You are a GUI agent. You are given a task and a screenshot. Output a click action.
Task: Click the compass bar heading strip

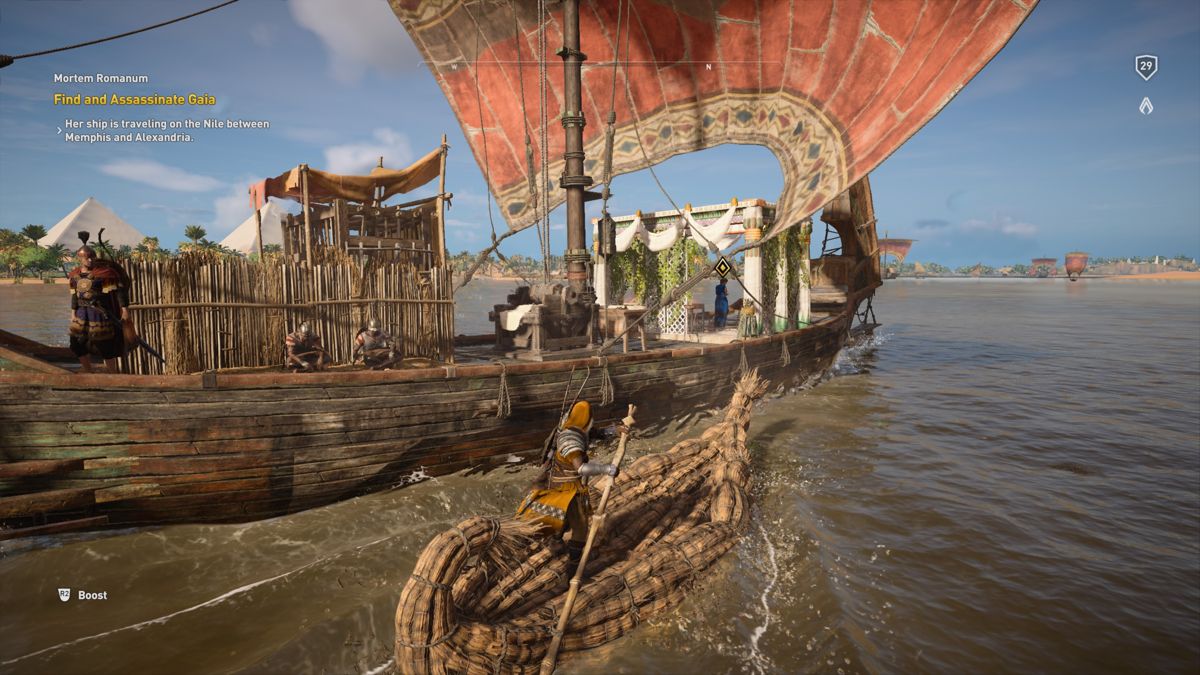[x=600, y=66]
